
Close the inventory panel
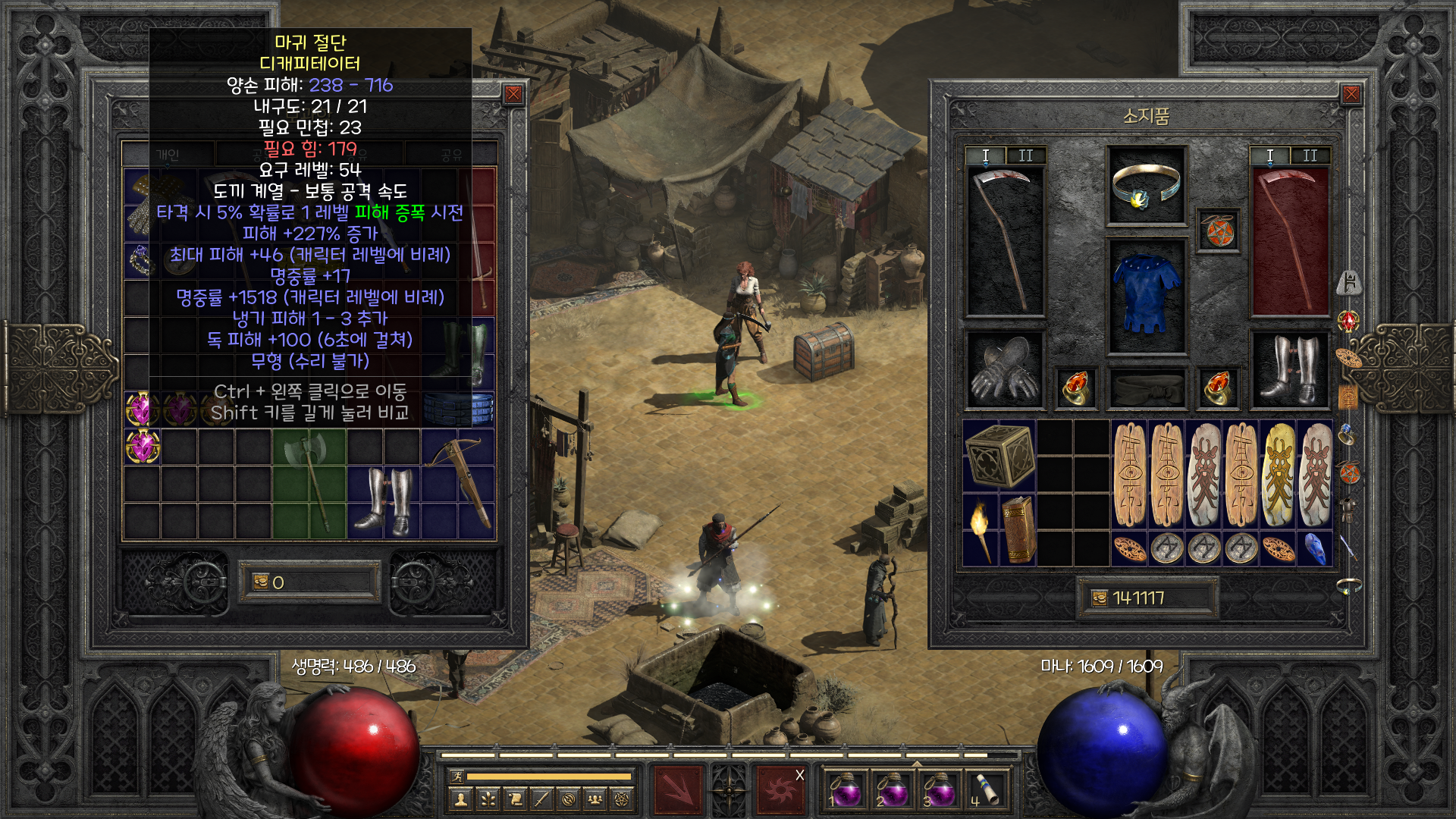(1351, 94)
